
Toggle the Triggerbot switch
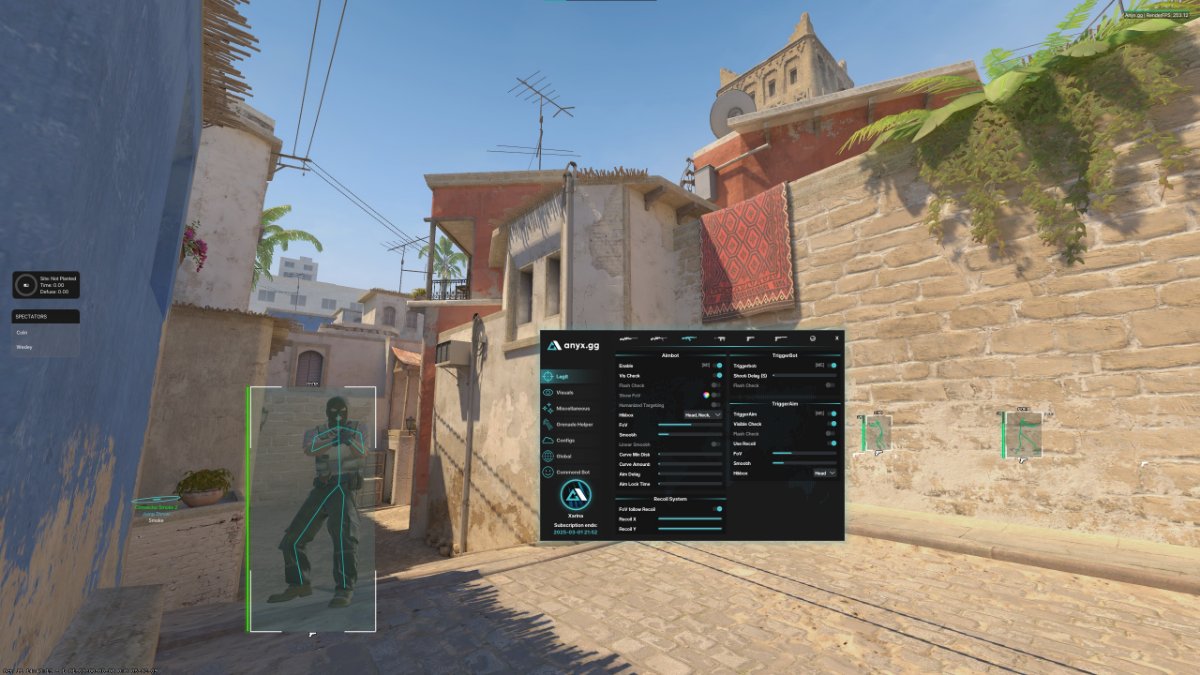tap(831, 366)
